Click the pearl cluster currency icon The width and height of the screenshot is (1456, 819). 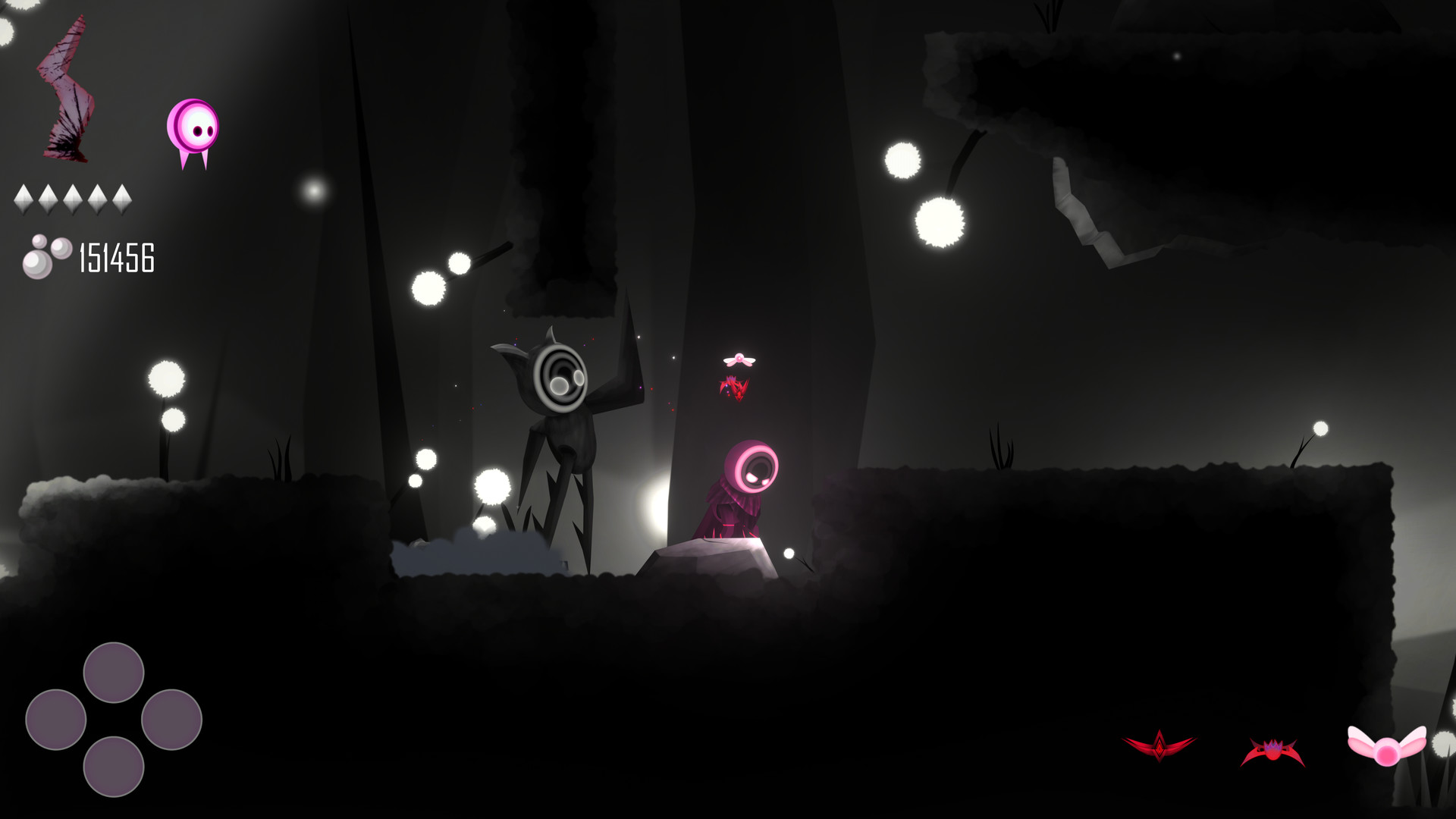[43, 258]
